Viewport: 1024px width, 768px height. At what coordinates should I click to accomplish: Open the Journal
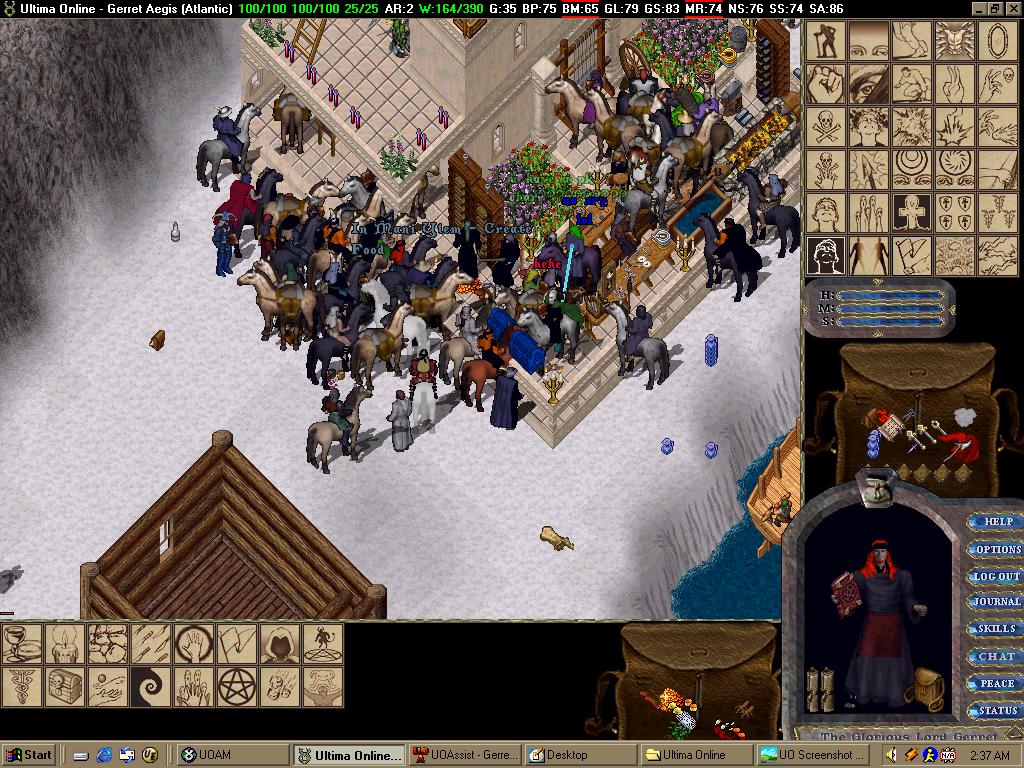pyautogui.click(x=996, y=602)
